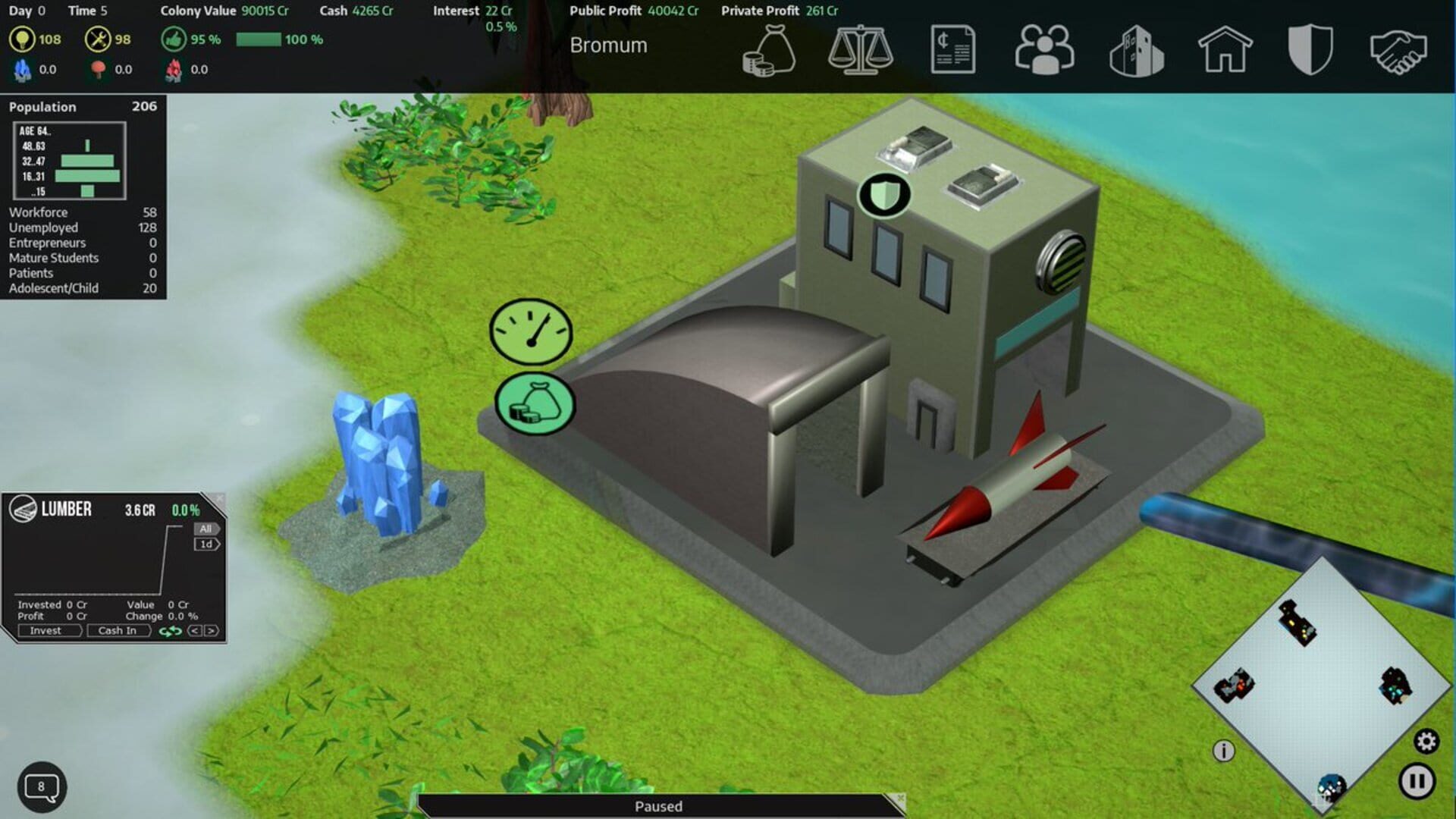The width and height of the screenshot is (1456, 819).
Task: Open the settings gear
Action: tap(1426, 741)
